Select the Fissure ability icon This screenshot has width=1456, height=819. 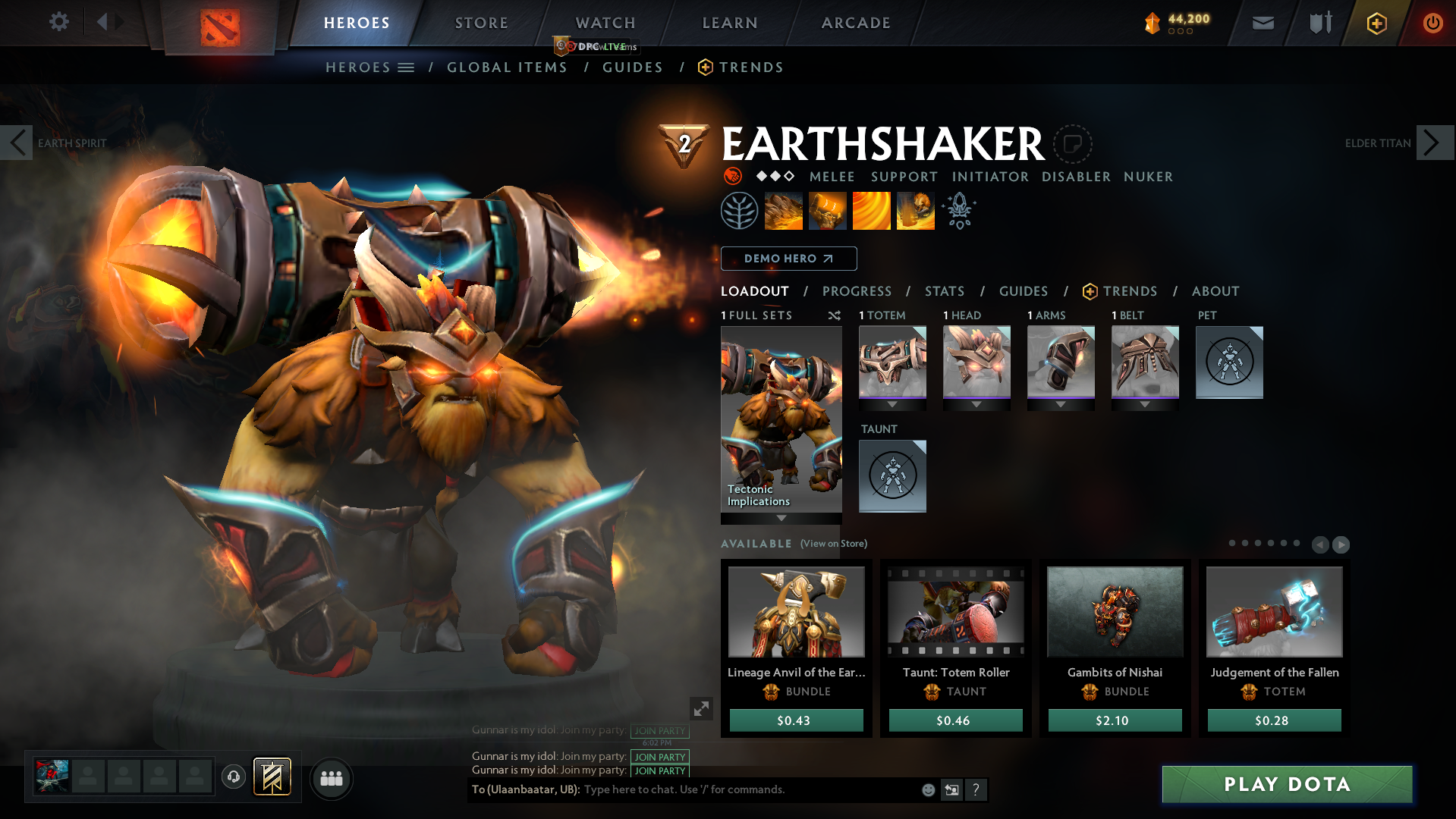point(782,210)
